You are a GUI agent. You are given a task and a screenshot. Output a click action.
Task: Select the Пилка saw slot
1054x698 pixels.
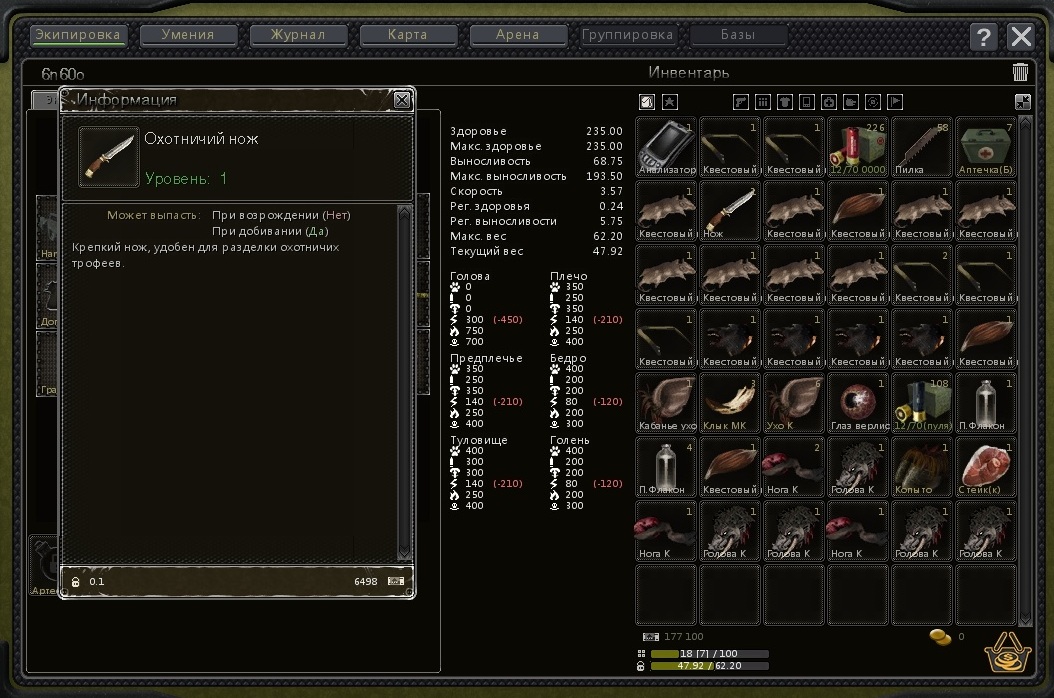922,147
